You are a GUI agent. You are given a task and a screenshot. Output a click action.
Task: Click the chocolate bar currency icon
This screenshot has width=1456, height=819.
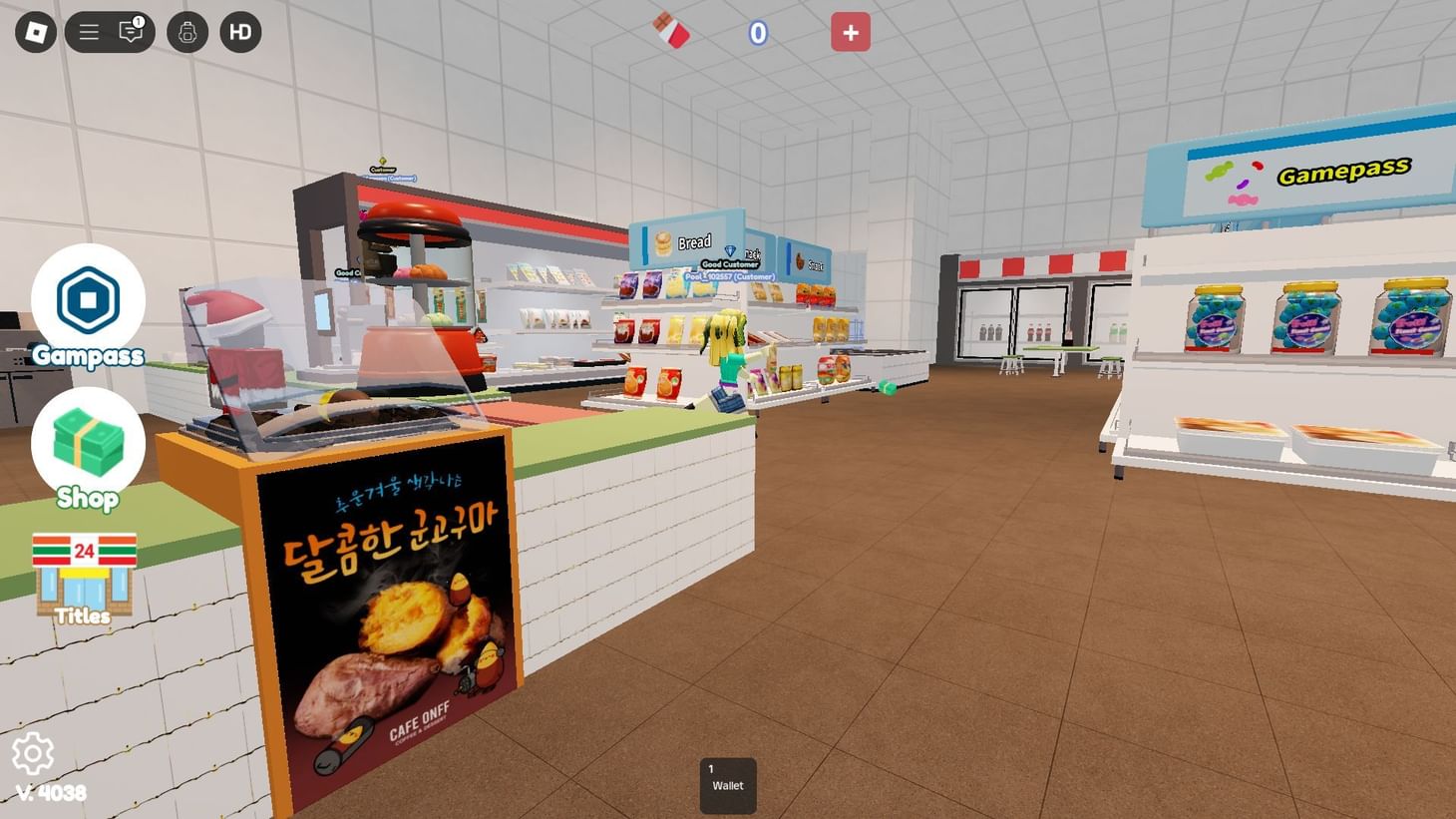(670, 31)
